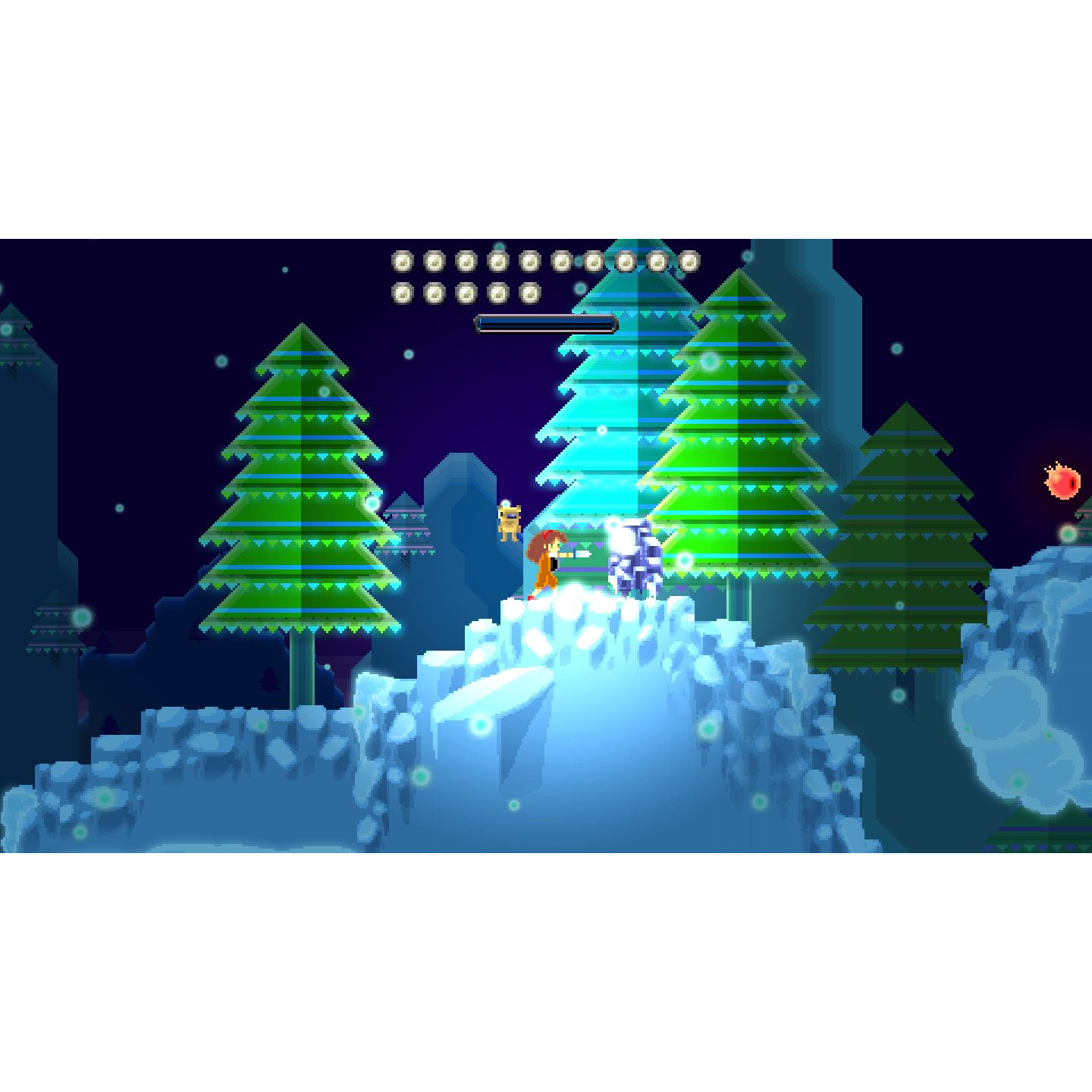Click the glowing orb above the ice monster
The width and height of the screenshot is (1092, 1092).
tap(614, 524)
